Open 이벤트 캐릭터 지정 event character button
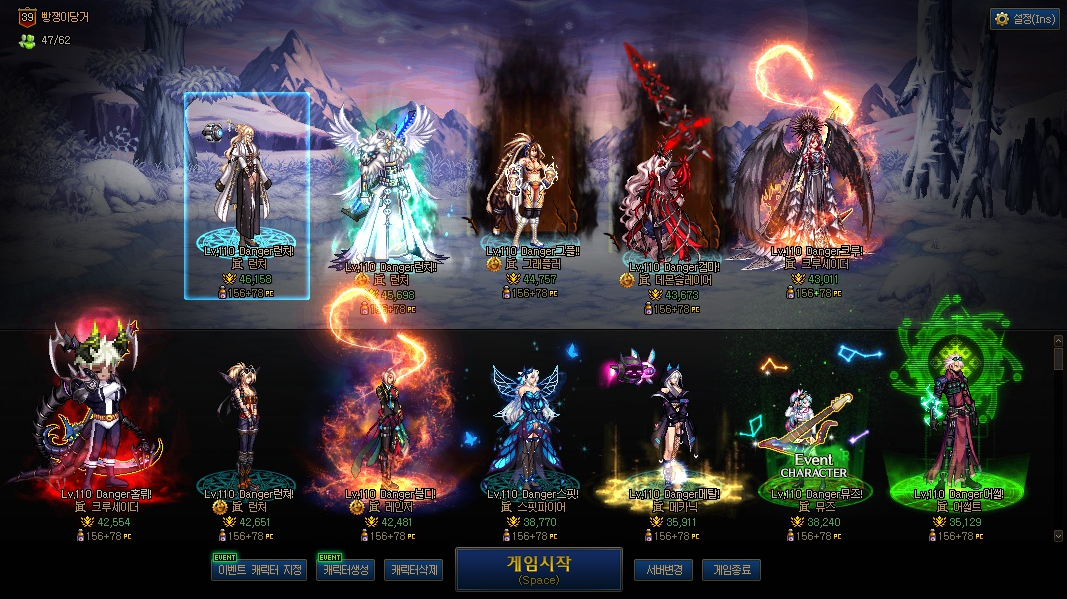 (x=259, y=570)
